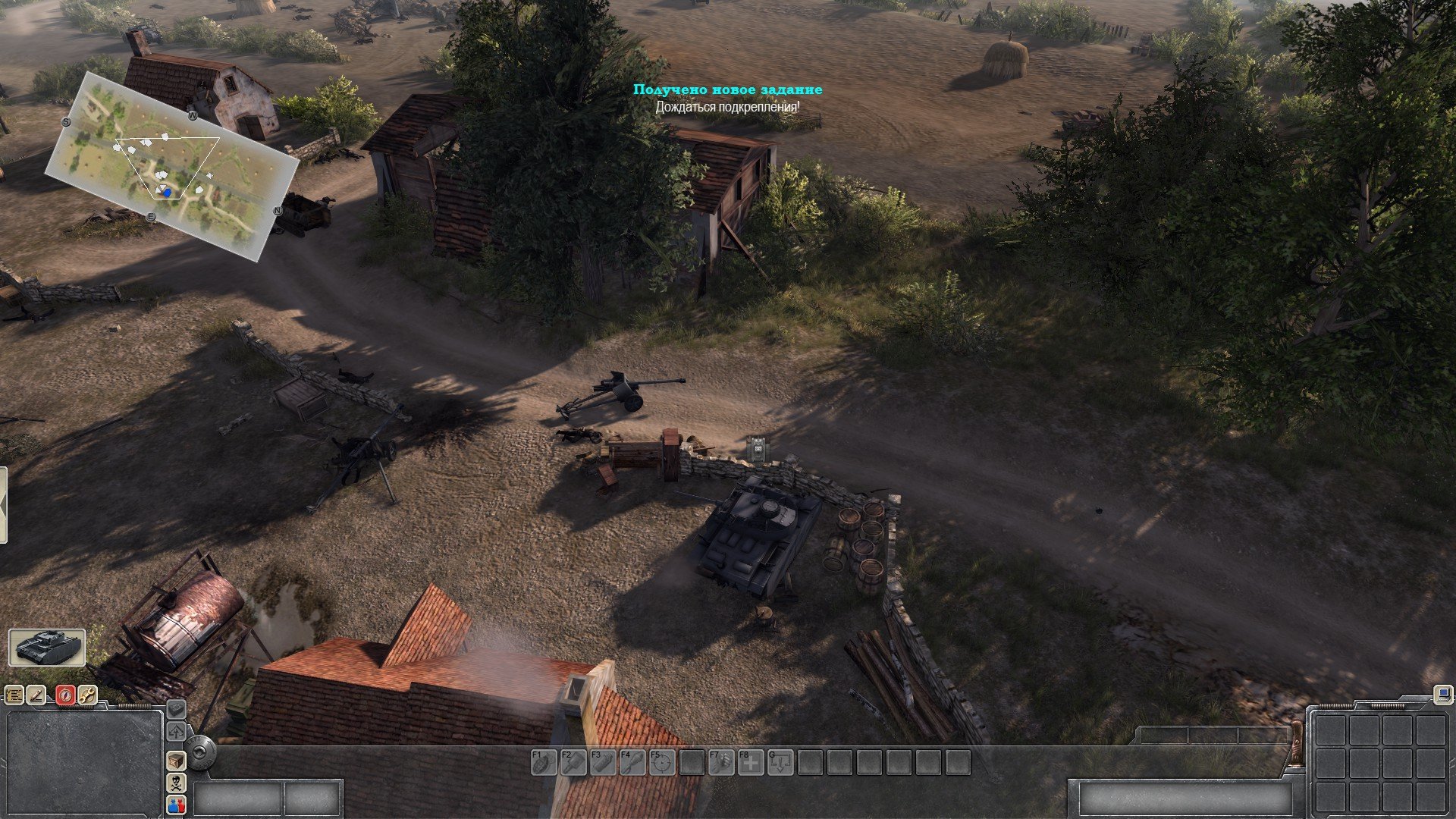1456x819 pixels.
Task: Activate the G drop-down arrow command
Action: coord(780,762)
